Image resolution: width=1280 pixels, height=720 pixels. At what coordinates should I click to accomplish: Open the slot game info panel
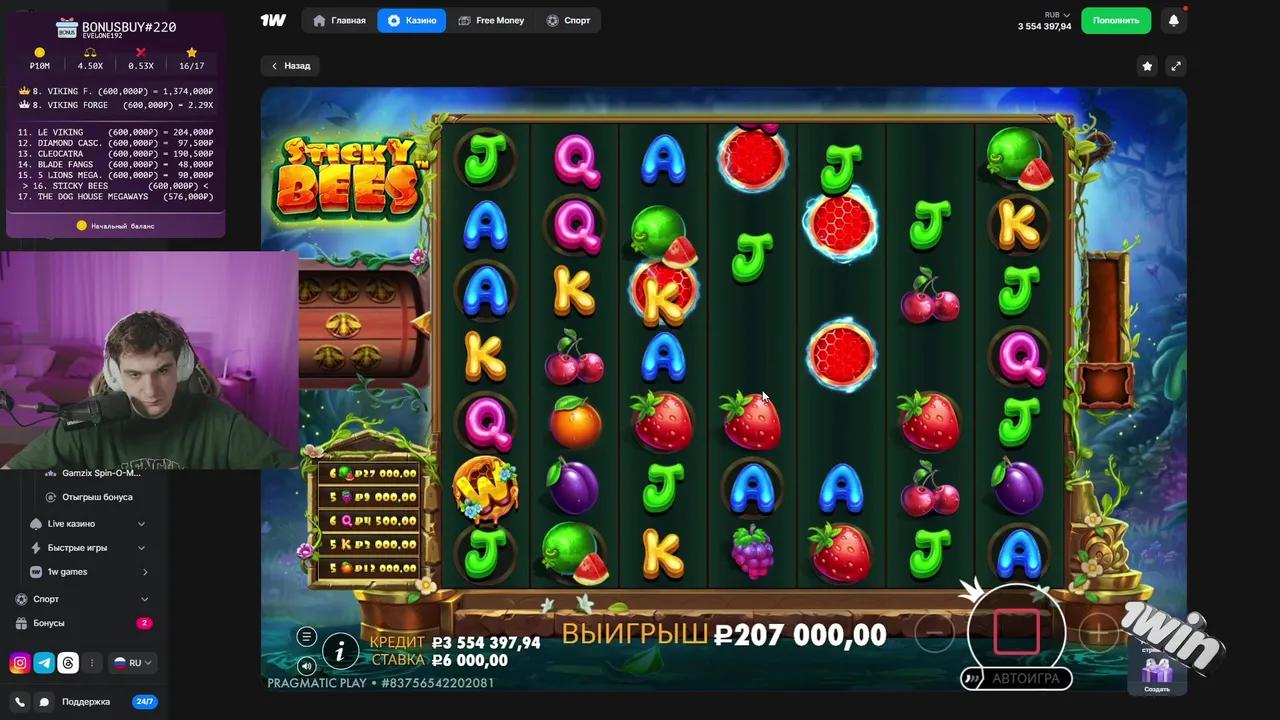pos(340,651)
